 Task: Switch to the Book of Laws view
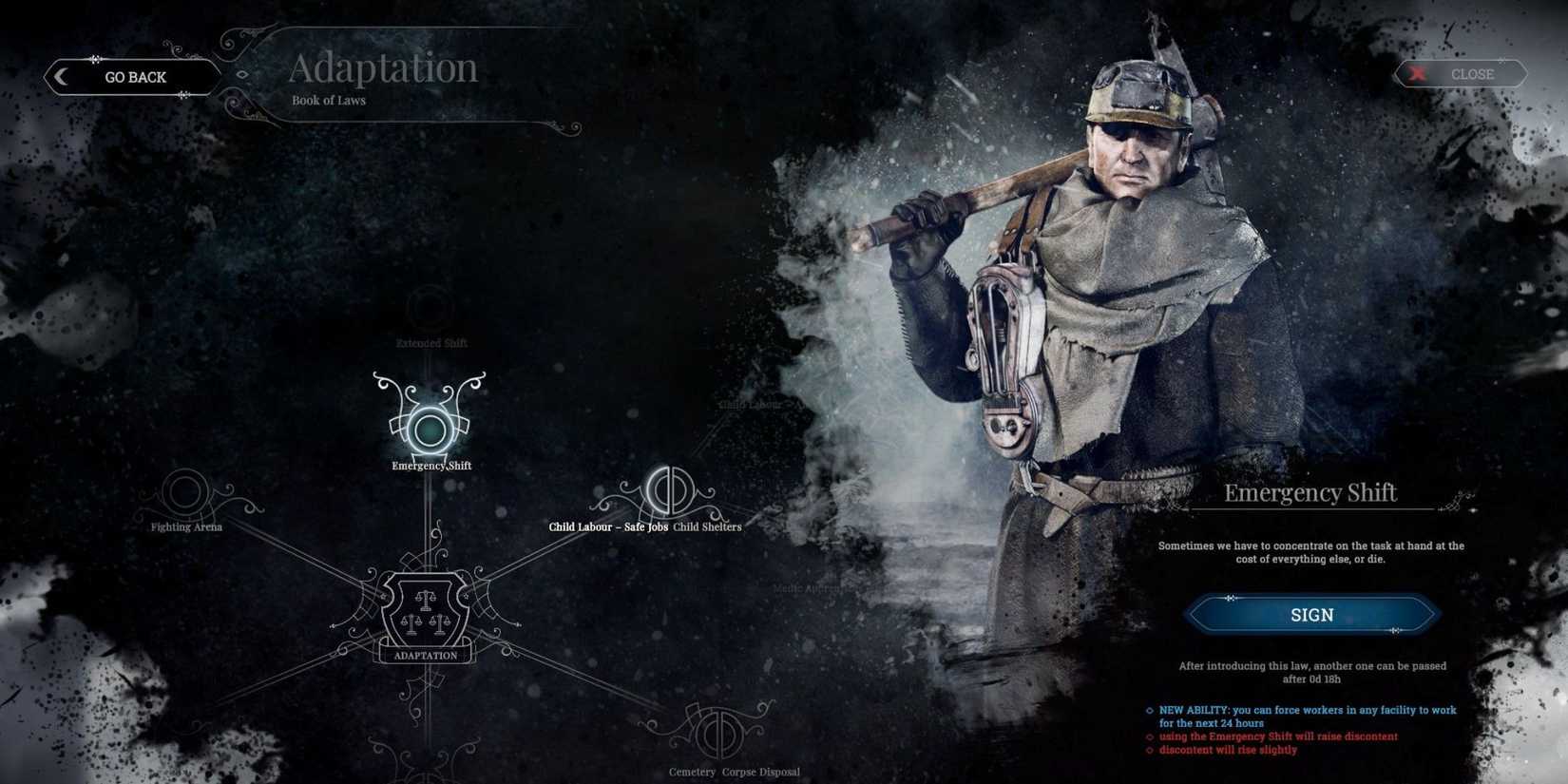tap(327, 100)
